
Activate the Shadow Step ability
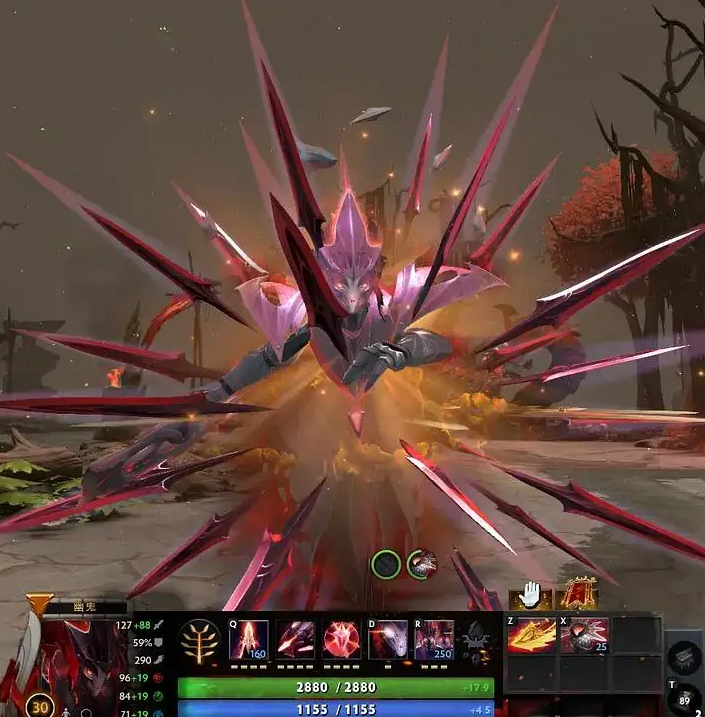388,639
